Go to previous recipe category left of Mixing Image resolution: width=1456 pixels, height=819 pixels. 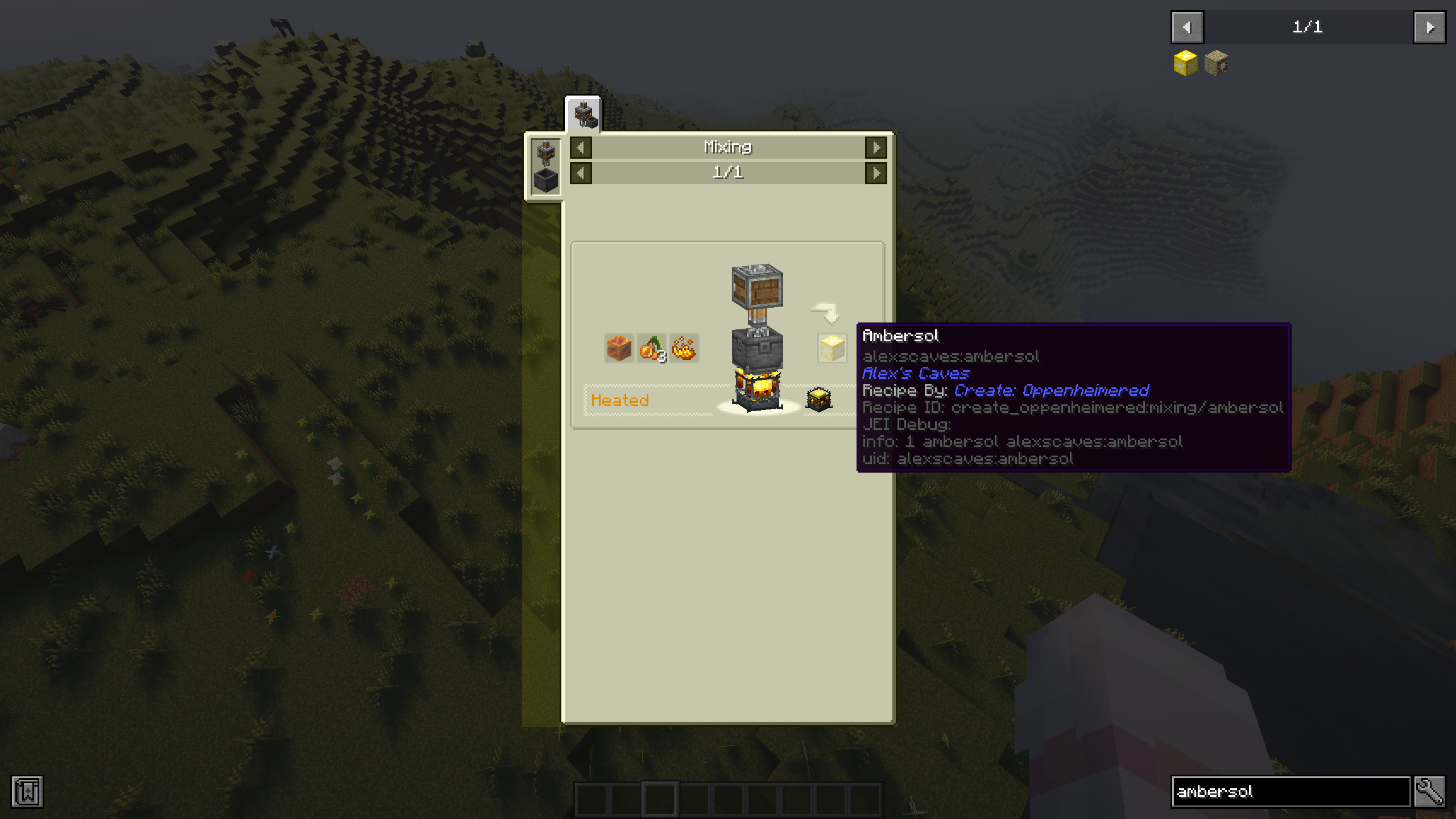click(x=581, y=148)
